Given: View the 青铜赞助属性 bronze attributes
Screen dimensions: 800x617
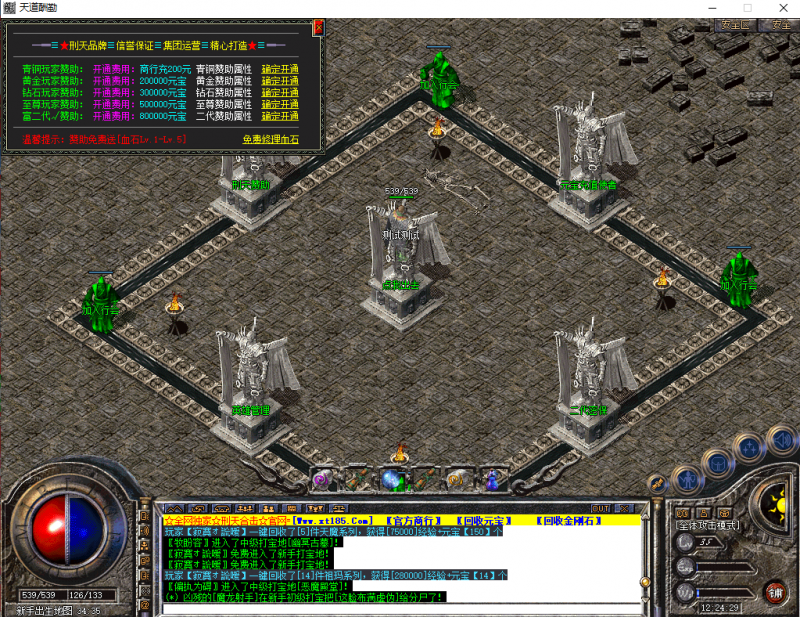Looking at the screenshot, I should pyautogui.click(x=223, y=69).
